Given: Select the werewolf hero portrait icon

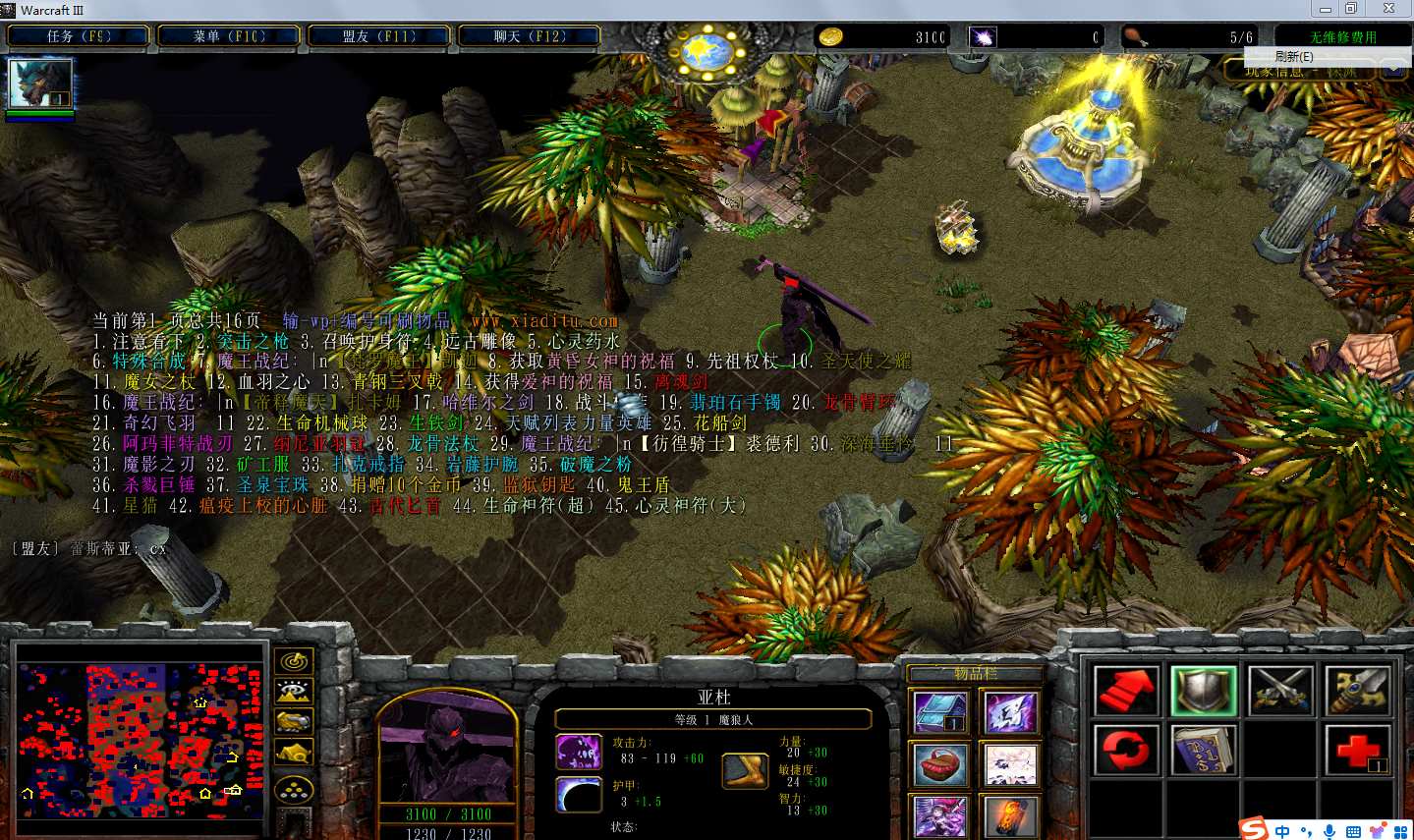Looking at the screenshot, I should tap(40, 84).
